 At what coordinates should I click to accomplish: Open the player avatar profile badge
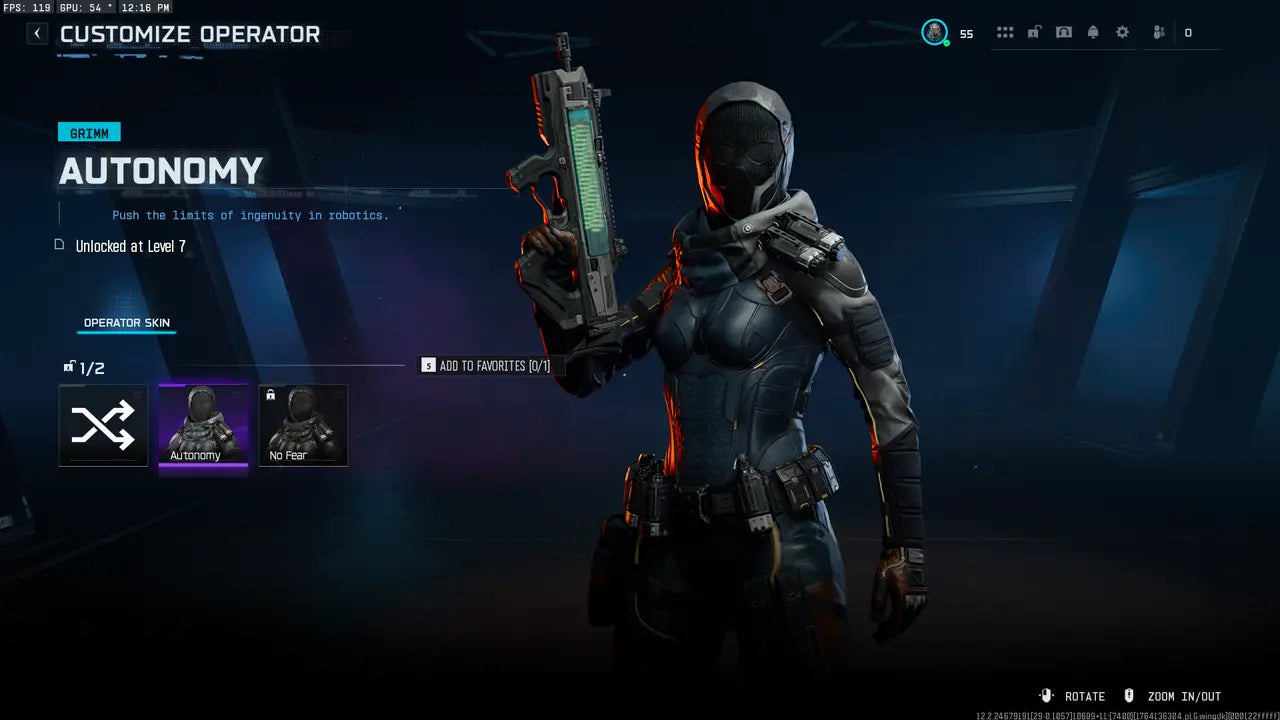click(x=934, y=32)
